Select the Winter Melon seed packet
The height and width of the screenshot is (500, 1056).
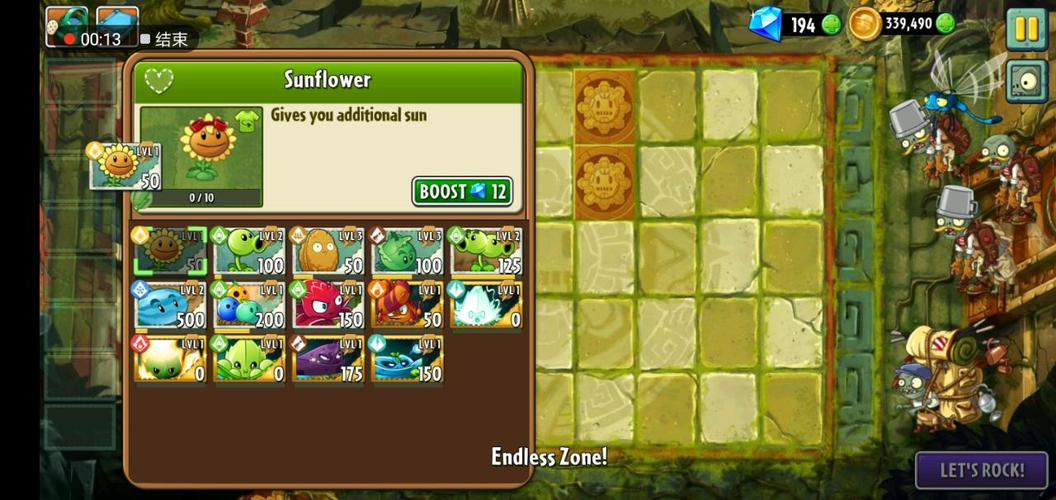tap(170, 306)
